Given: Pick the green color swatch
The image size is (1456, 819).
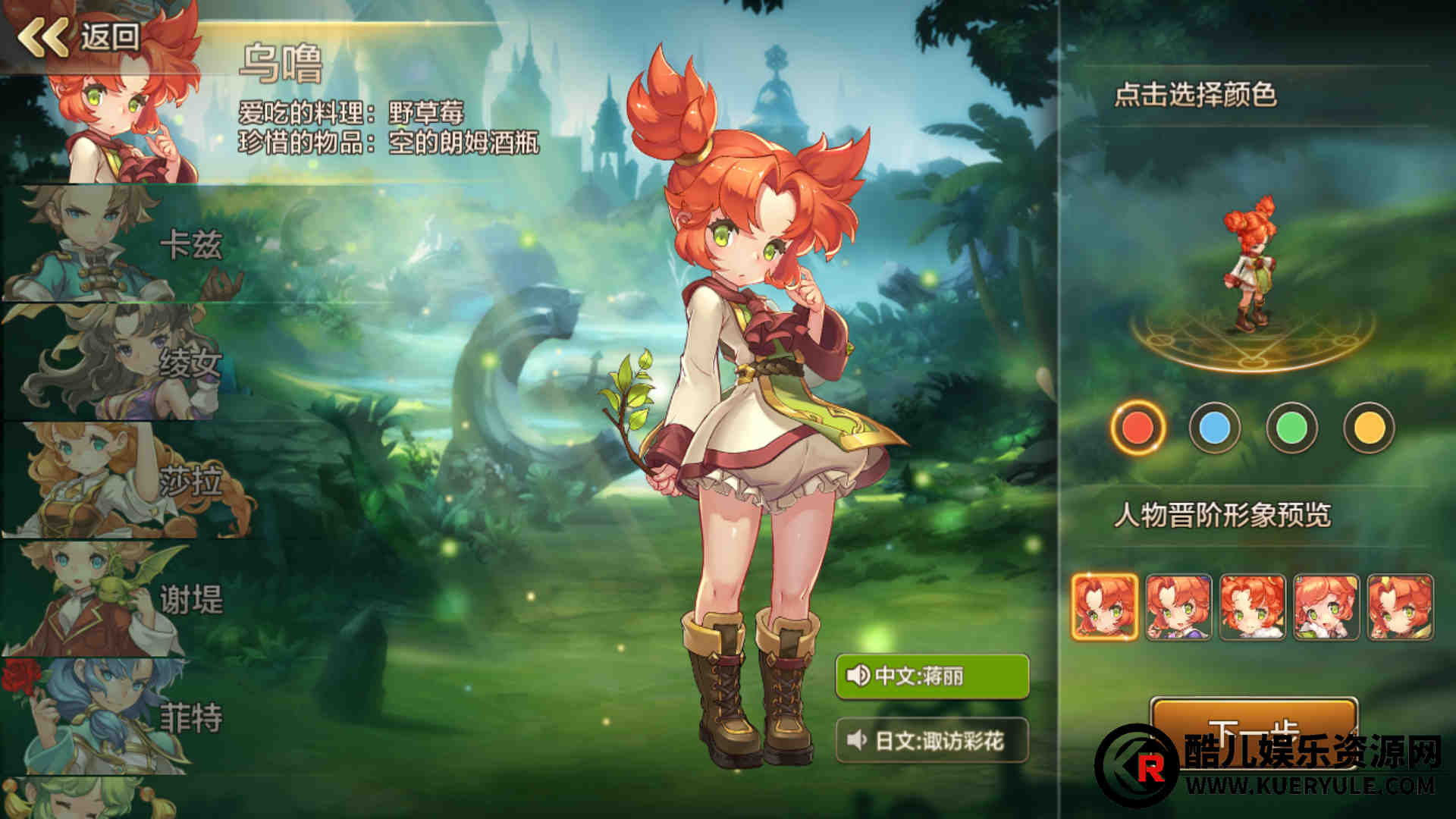Looking at the screenshot, I should point(1292,428).
